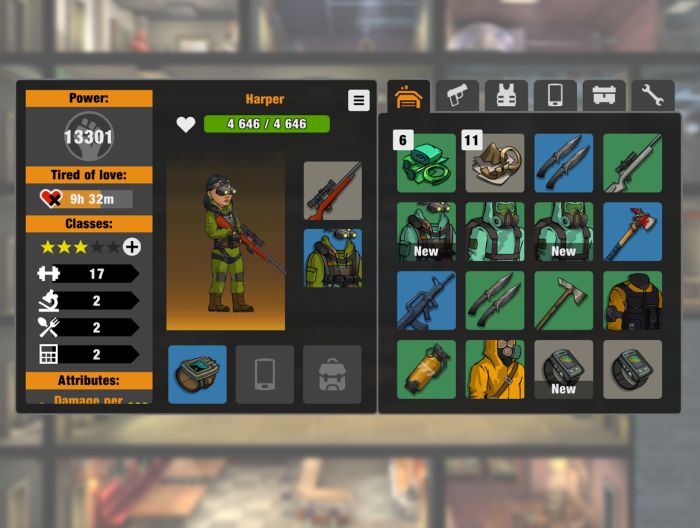700x528 pixels.
Task: Choose the green scoped sniper rifle item
Action: click(632, 163)
